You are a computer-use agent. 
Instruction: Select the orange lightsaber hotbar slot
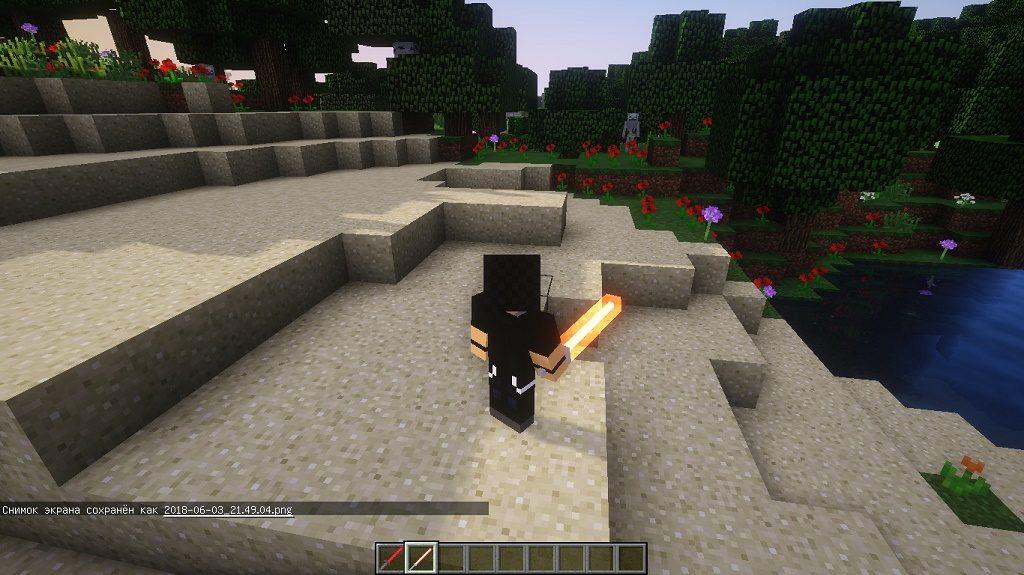pyautogui.click(x=421, y=557)
